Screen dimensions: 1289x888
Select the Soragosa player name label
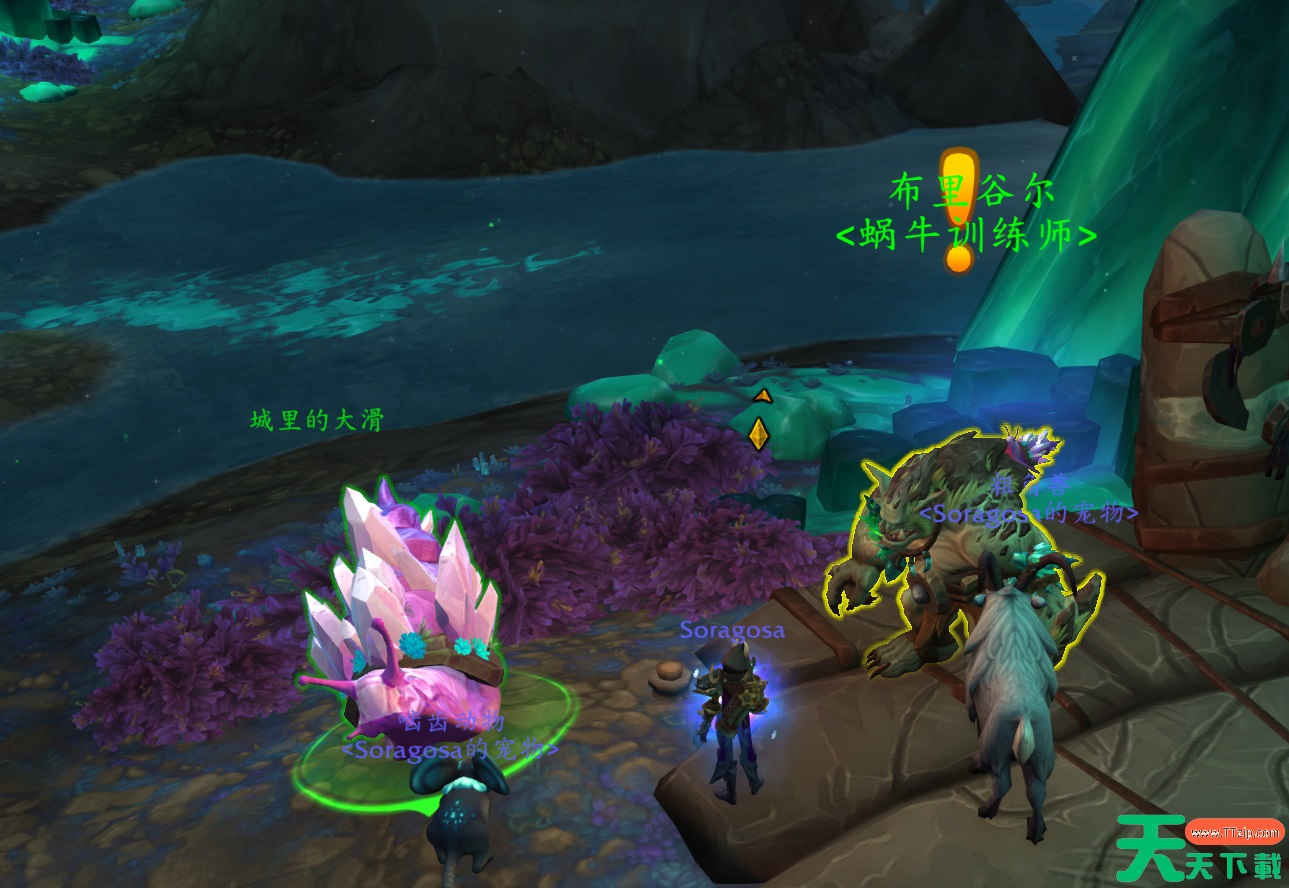(x=732, y=631)
